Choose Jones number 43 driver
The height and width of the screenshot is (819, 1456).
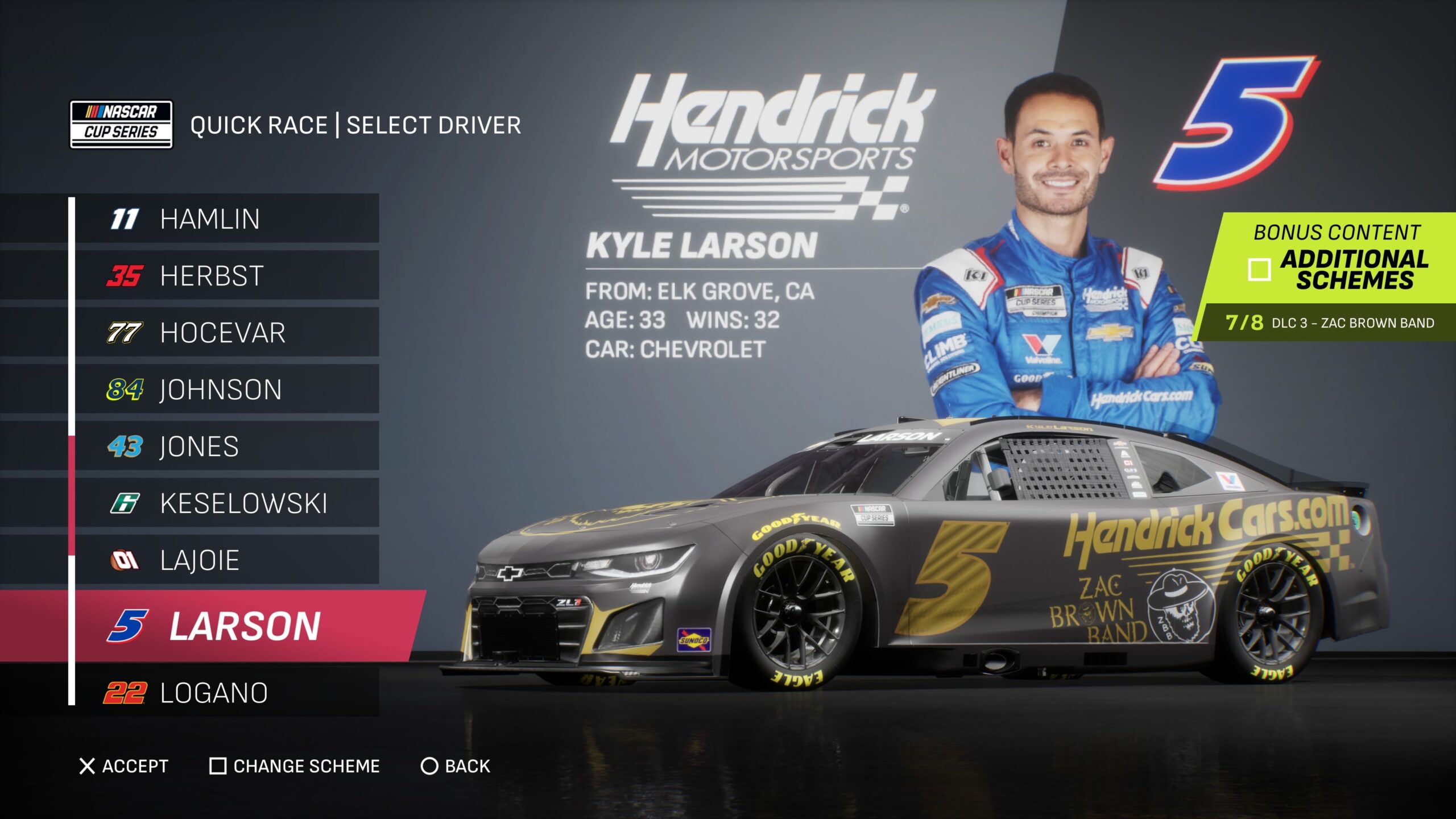click(226, 446)
